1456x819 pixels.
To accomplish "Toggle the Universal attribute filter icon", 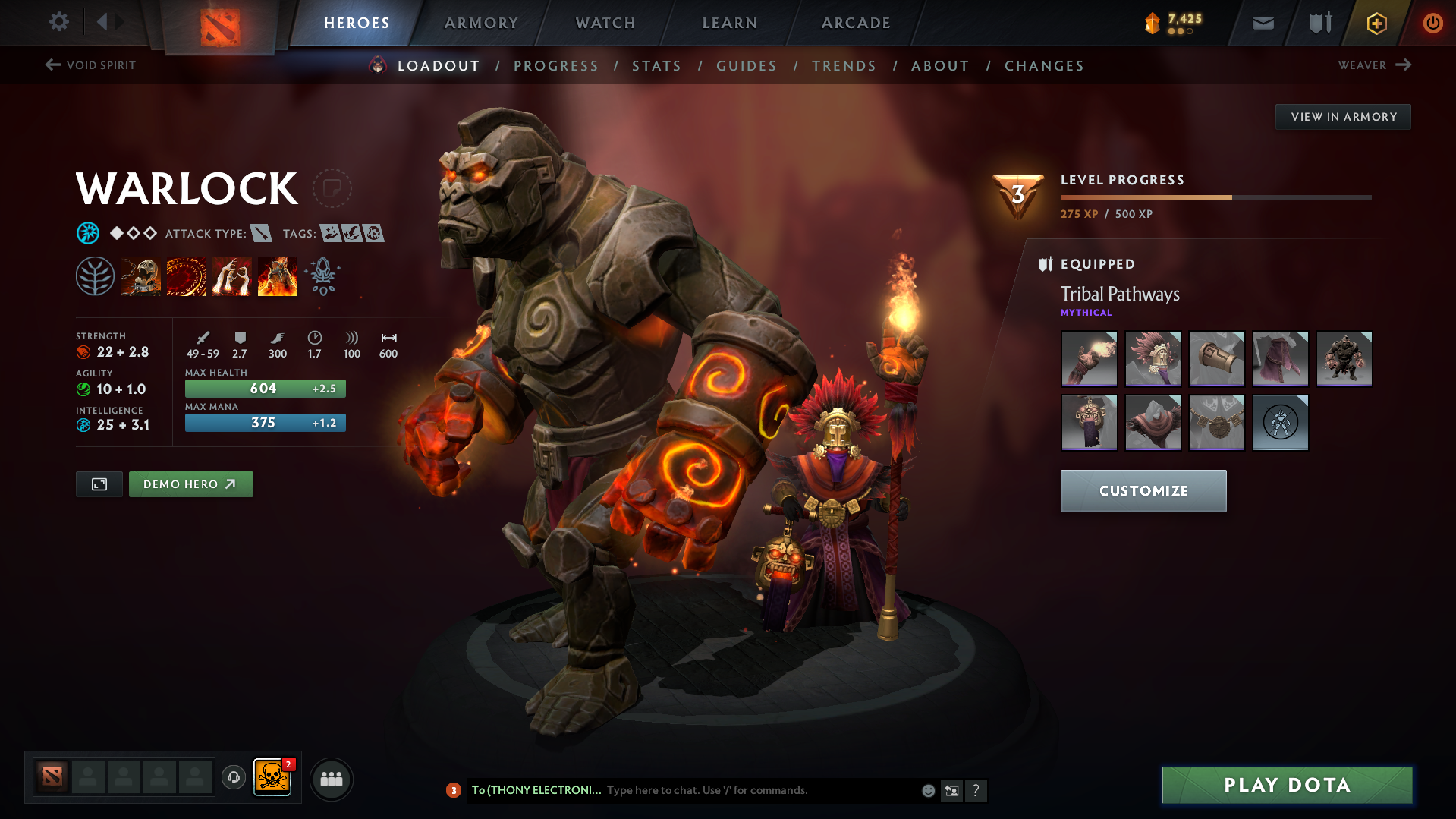I will (x=89, y=233).
